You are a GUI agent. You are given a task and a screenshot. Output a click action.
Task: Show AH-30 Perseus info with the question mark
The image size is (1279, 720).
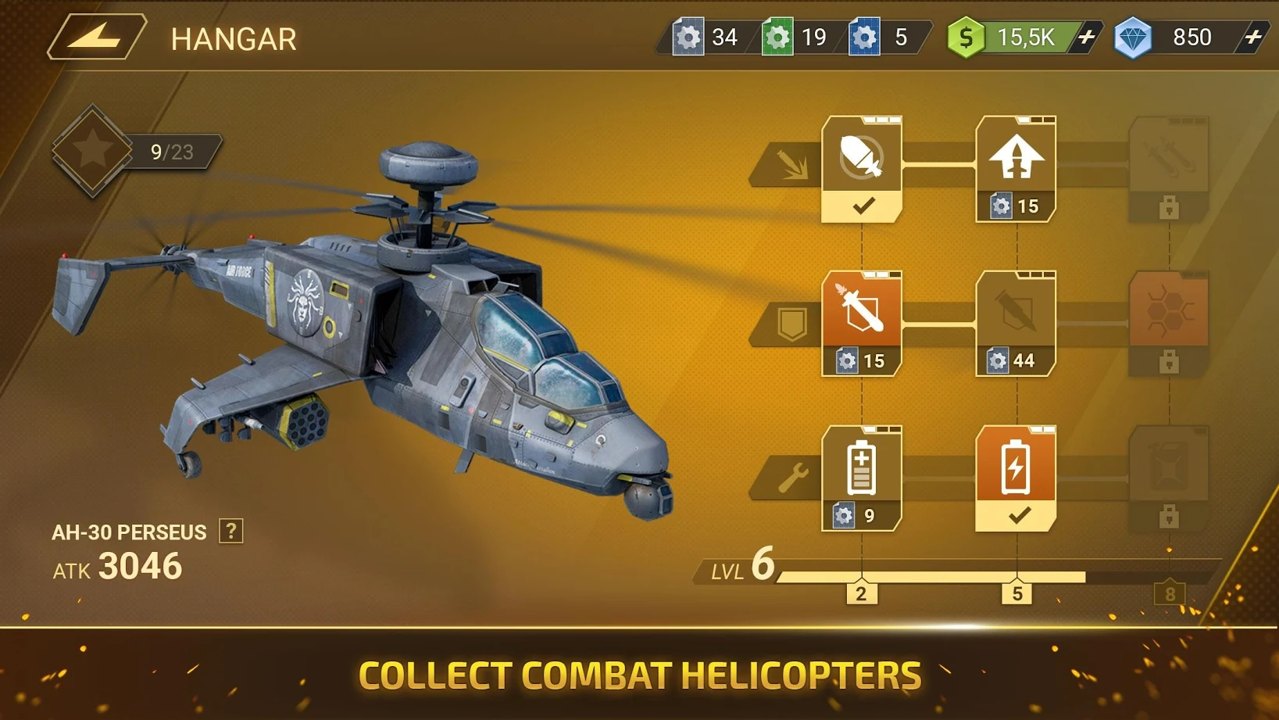click(x=231, y=531)
